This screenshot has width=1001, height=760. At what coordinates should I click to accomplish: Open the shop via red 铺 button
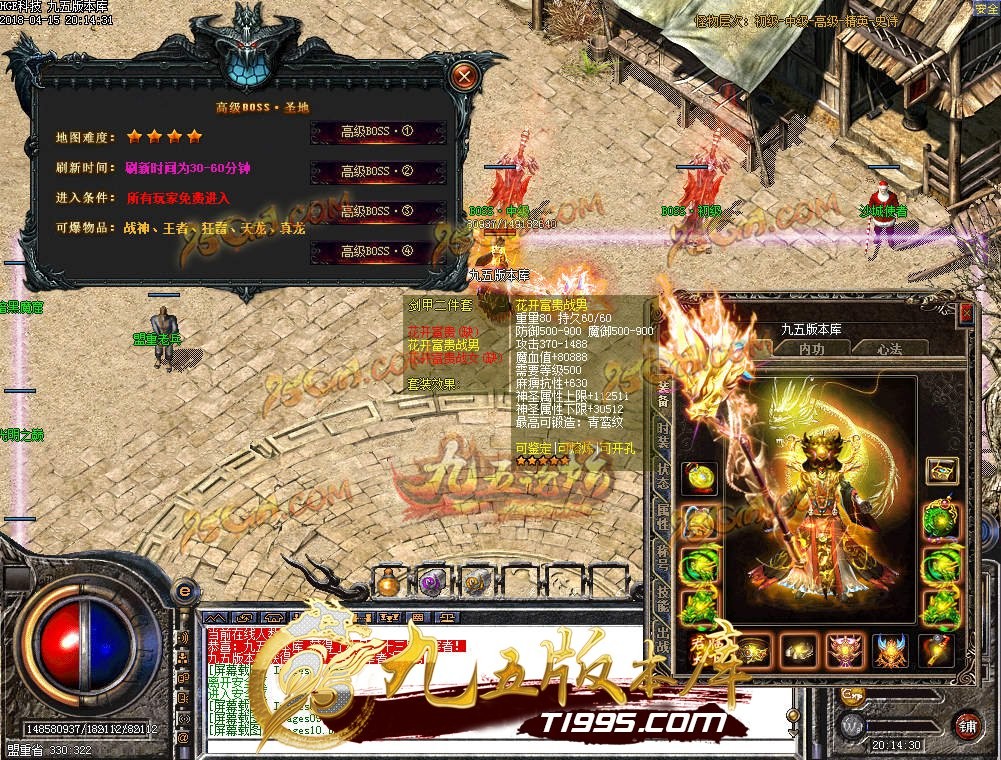[x=967, y=724]
